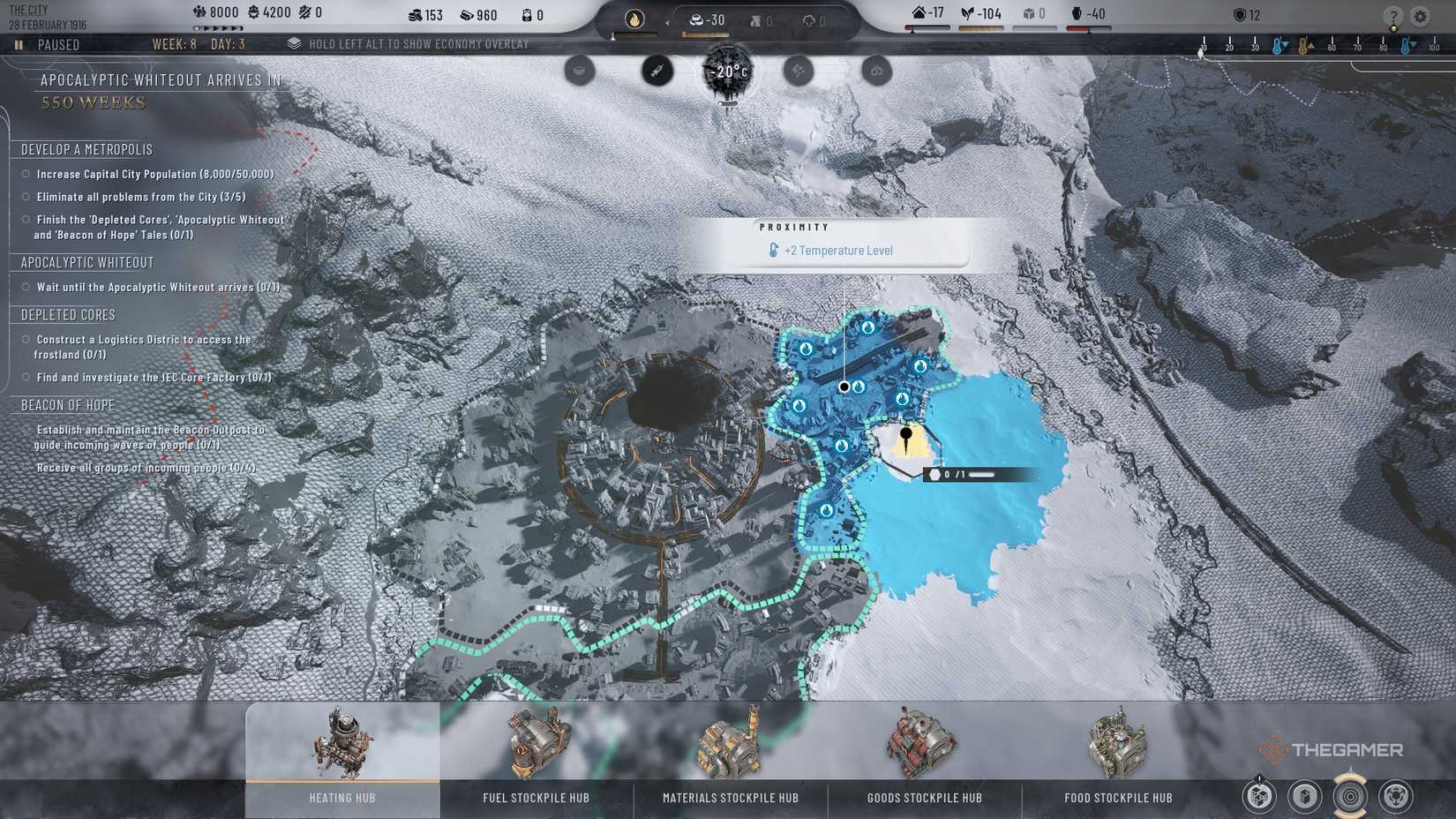The width and height of the screenshot is (1456, 819).
Task: Collapse the Depleted Cores quest section
Action: click(67, 314)
